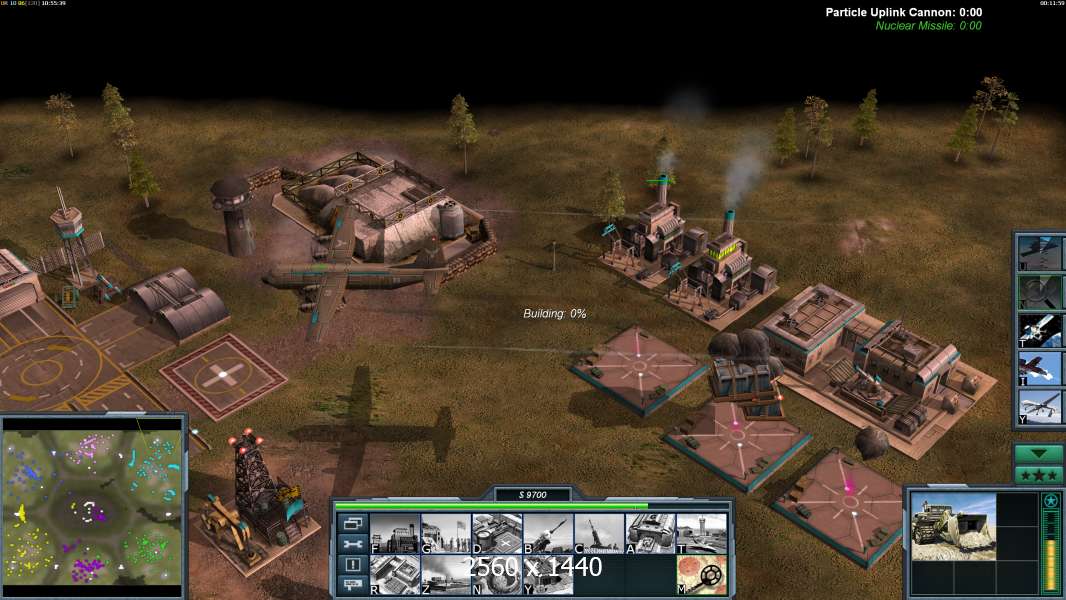Build the power plant with hotkey F
This screenshot has width=1066, height=600.
tap(395, 533)
